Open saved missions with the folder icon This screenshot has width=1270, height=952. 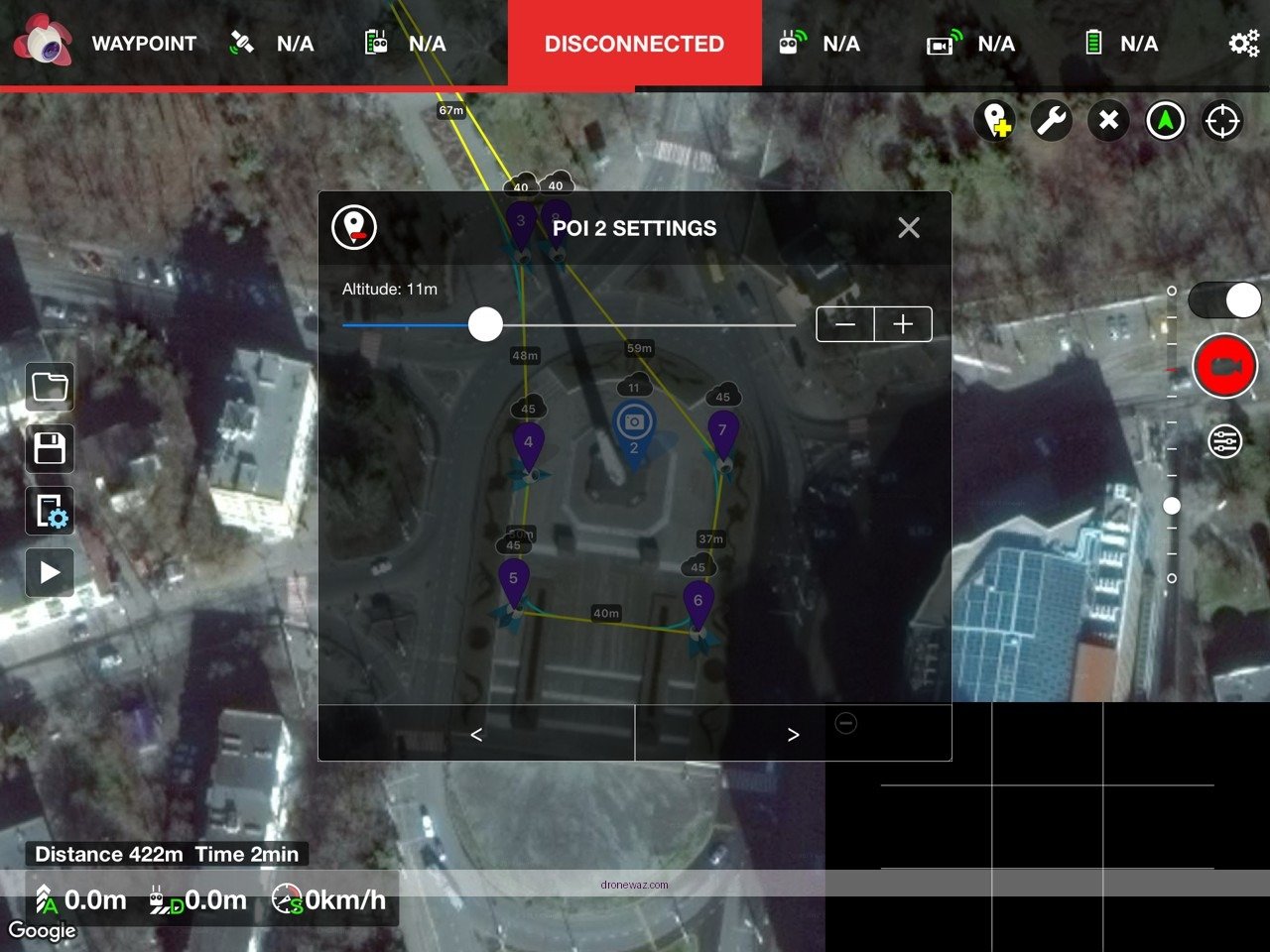point(50,387)
